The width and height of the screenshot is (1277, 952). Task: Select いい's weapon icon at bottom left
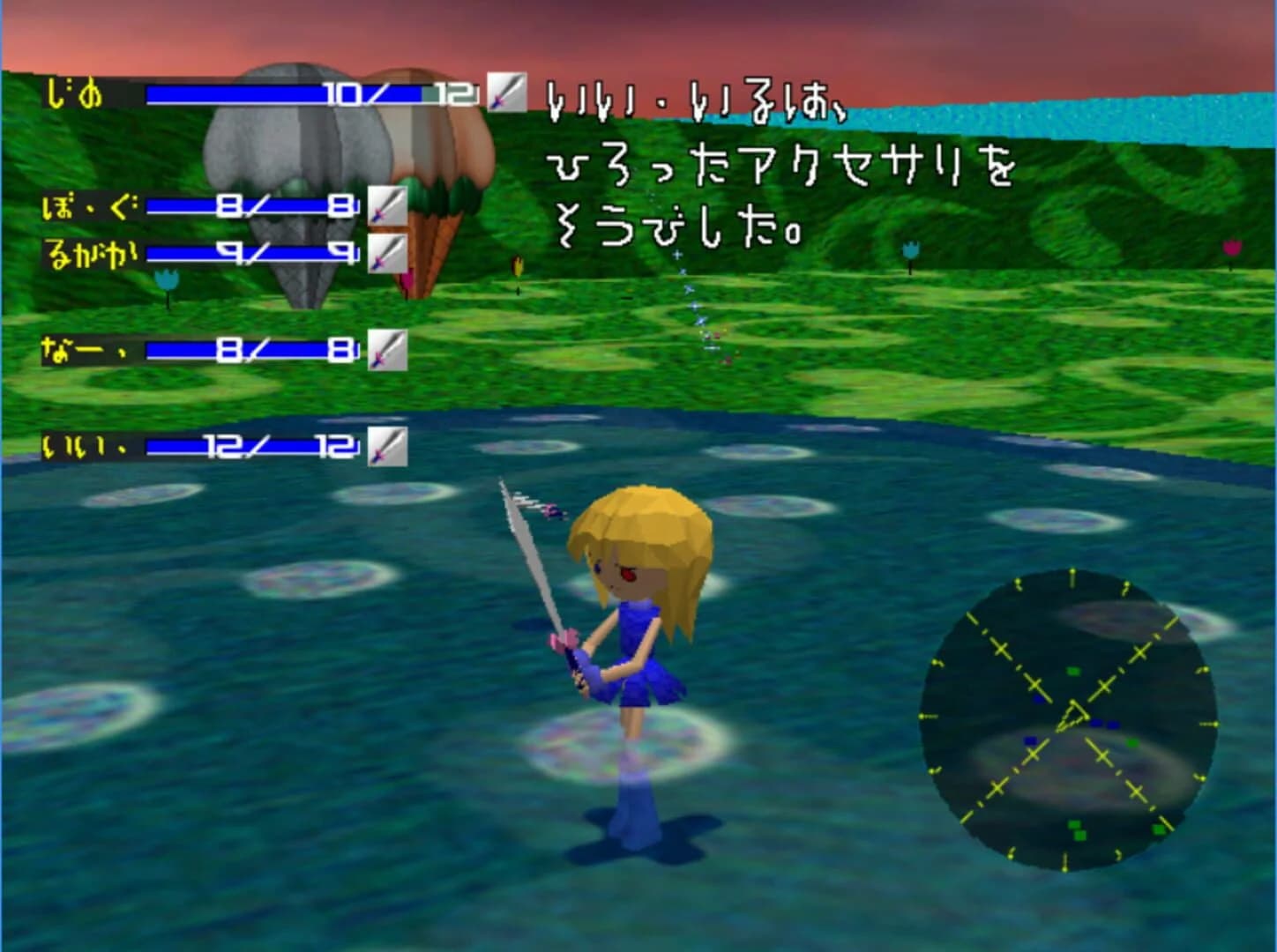(x=386, y=446)
